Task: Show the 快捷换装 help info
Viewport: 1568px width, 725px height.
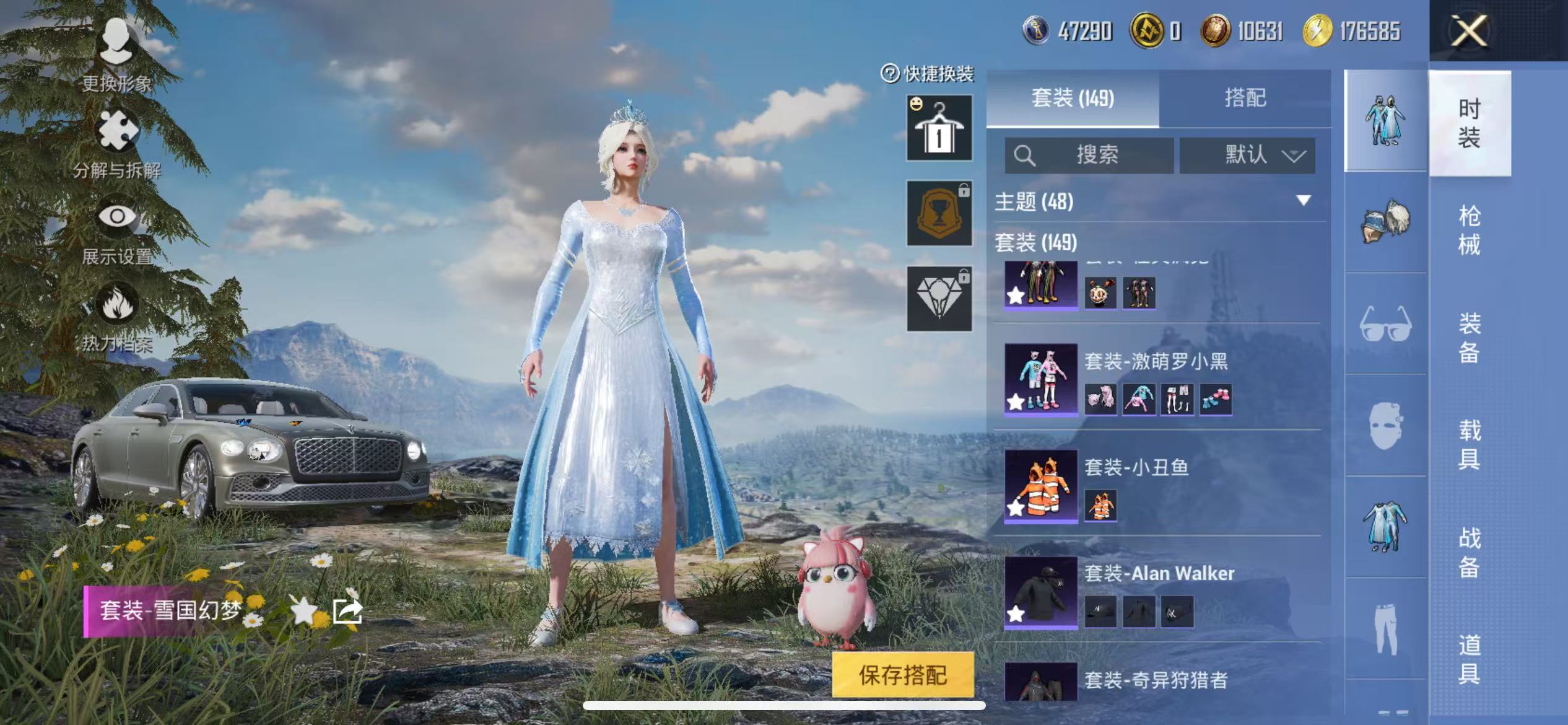Action: 889,74
